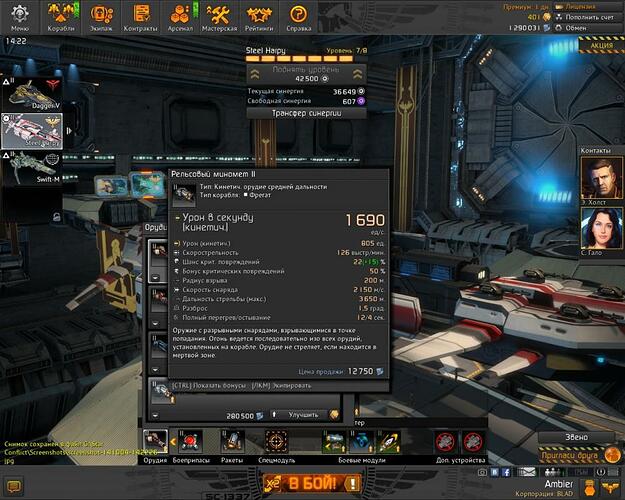Open the Меню gear menu
The width and height of the screenshot is (625, 500).
21,16
